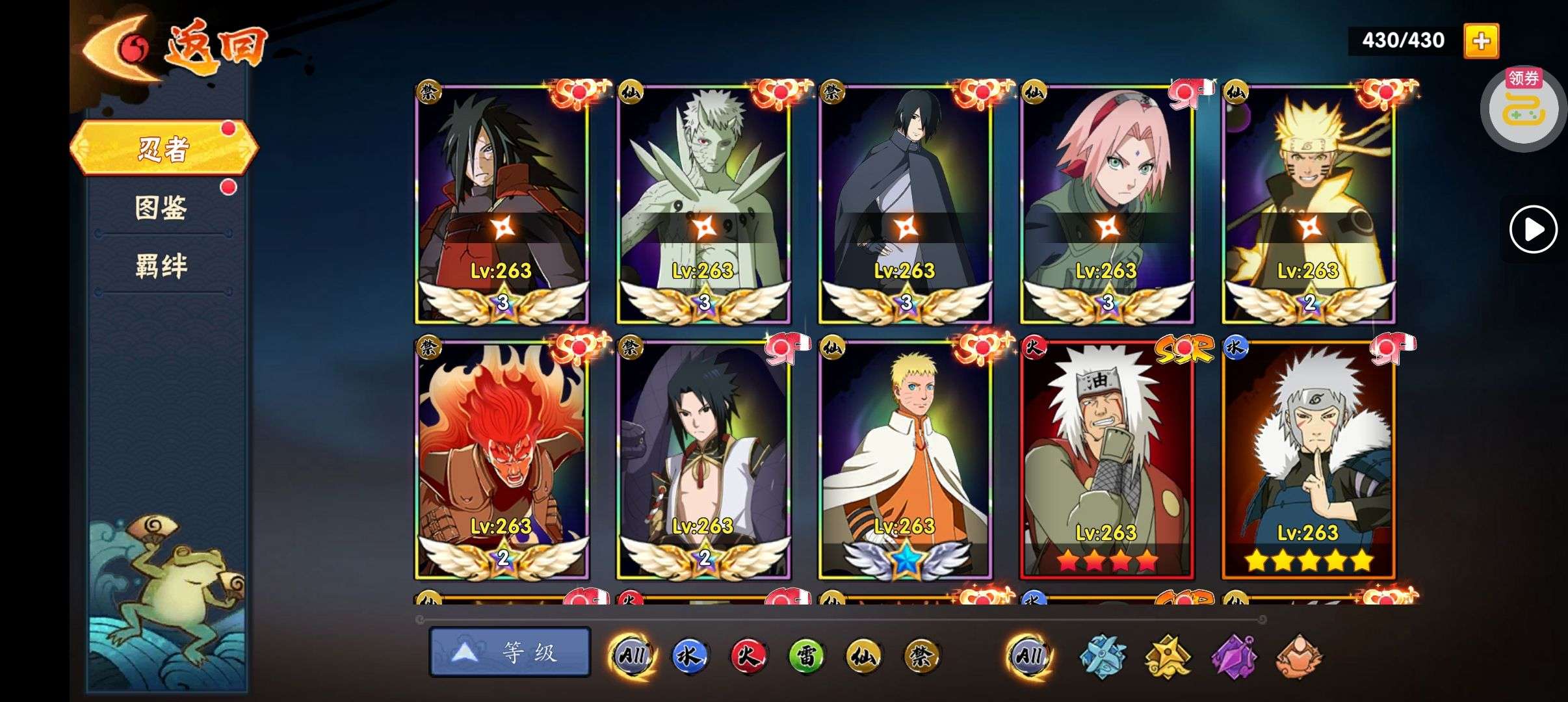The image size is (1568, 702).
Task: Filter by the blue shuriken class icon
Action: 1103,656
